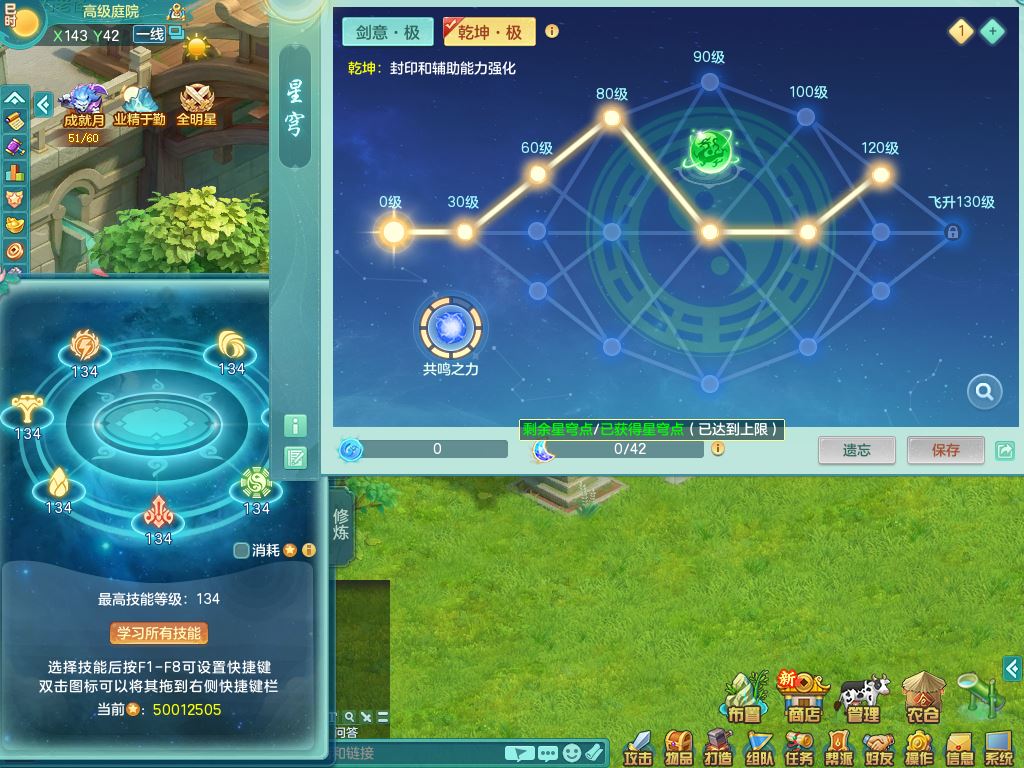Open the 农仓 barn

[922, 699]
